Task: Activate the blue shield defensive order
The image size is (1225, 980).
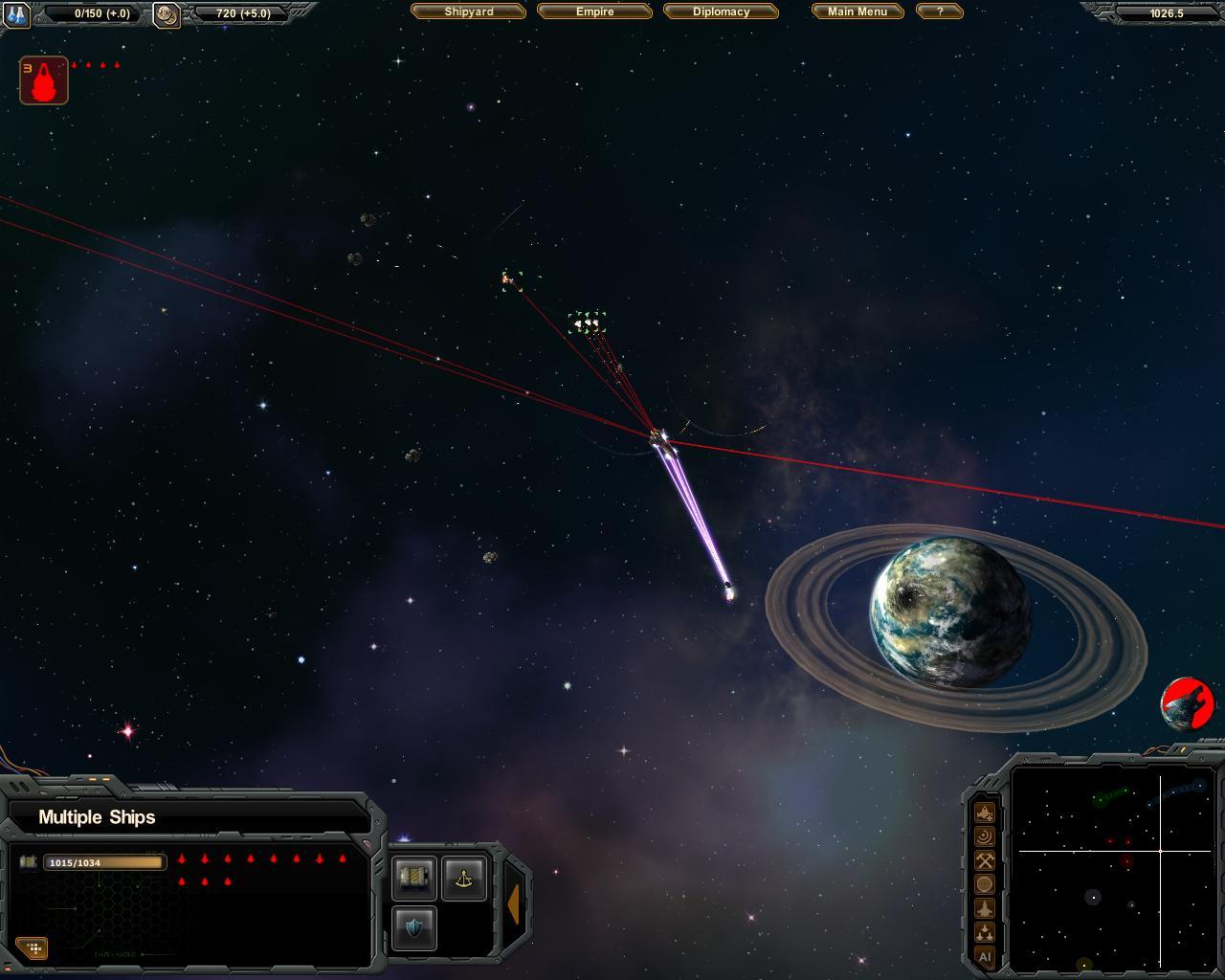Action: (x=414, y=927)
